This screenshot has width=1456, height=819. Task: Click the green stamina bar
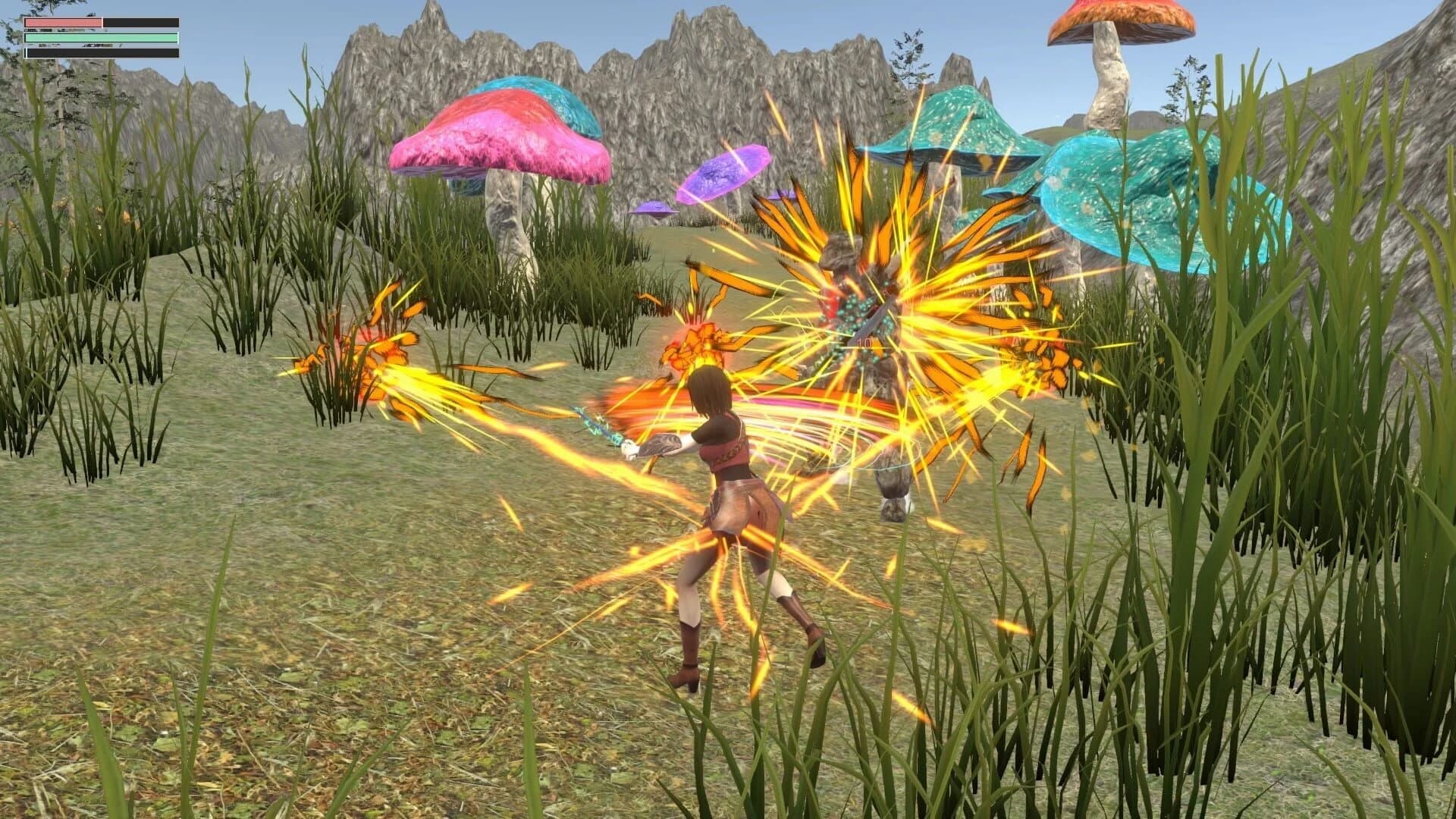click(102, 38)
